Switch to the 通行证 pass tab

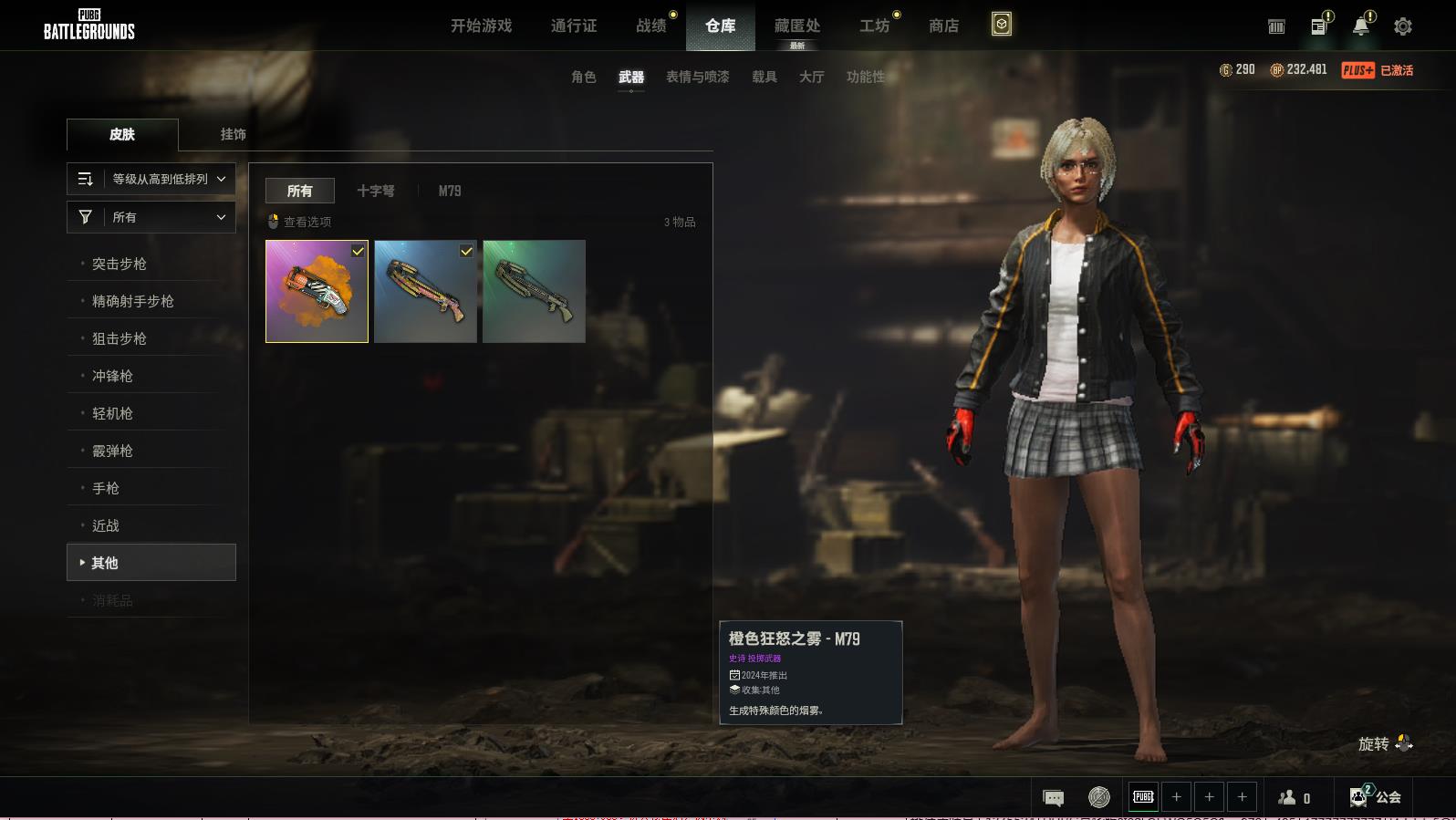tap(574, 26)
